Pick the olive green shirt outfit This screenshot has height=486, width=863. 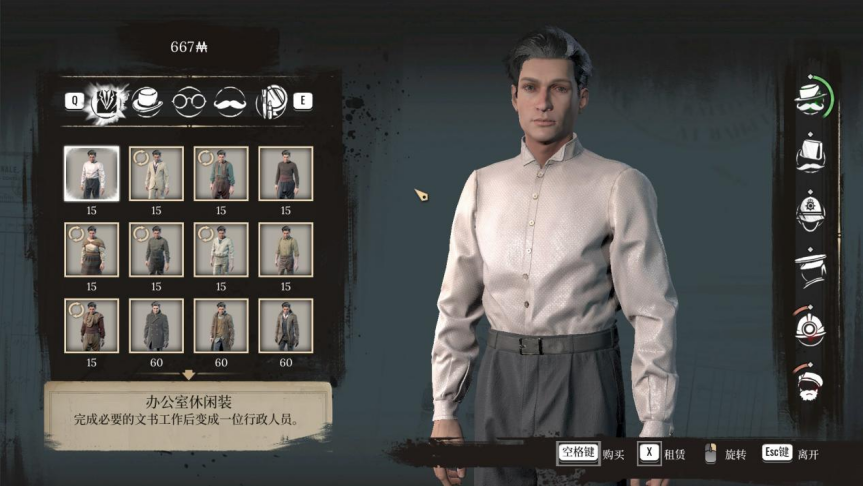point(286,249)
